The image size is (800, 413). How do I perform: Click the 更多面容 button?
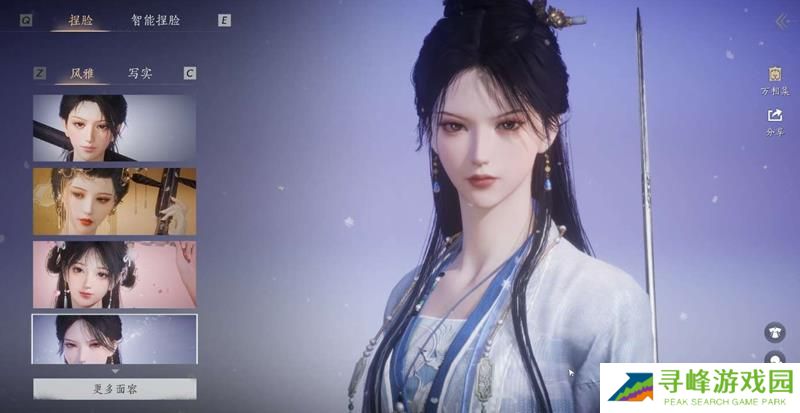(114, 388)
